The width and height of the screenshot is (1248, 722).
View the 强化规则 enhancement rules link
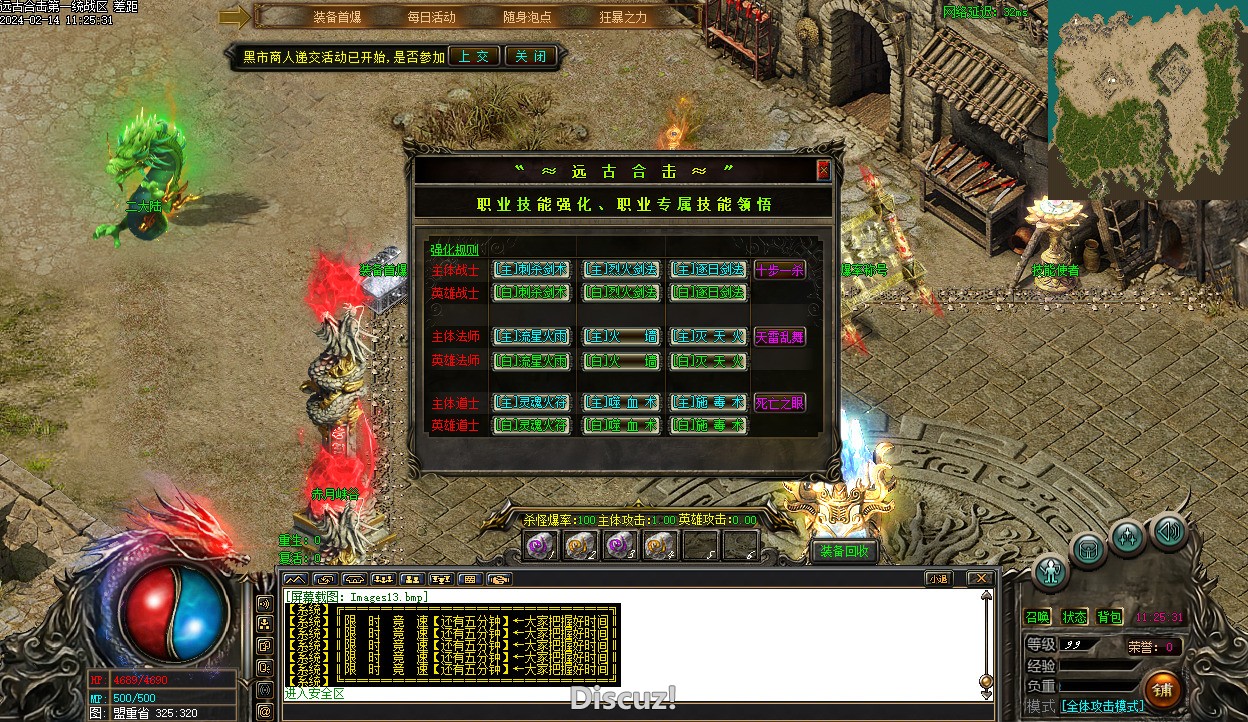(x=454, y=250)
